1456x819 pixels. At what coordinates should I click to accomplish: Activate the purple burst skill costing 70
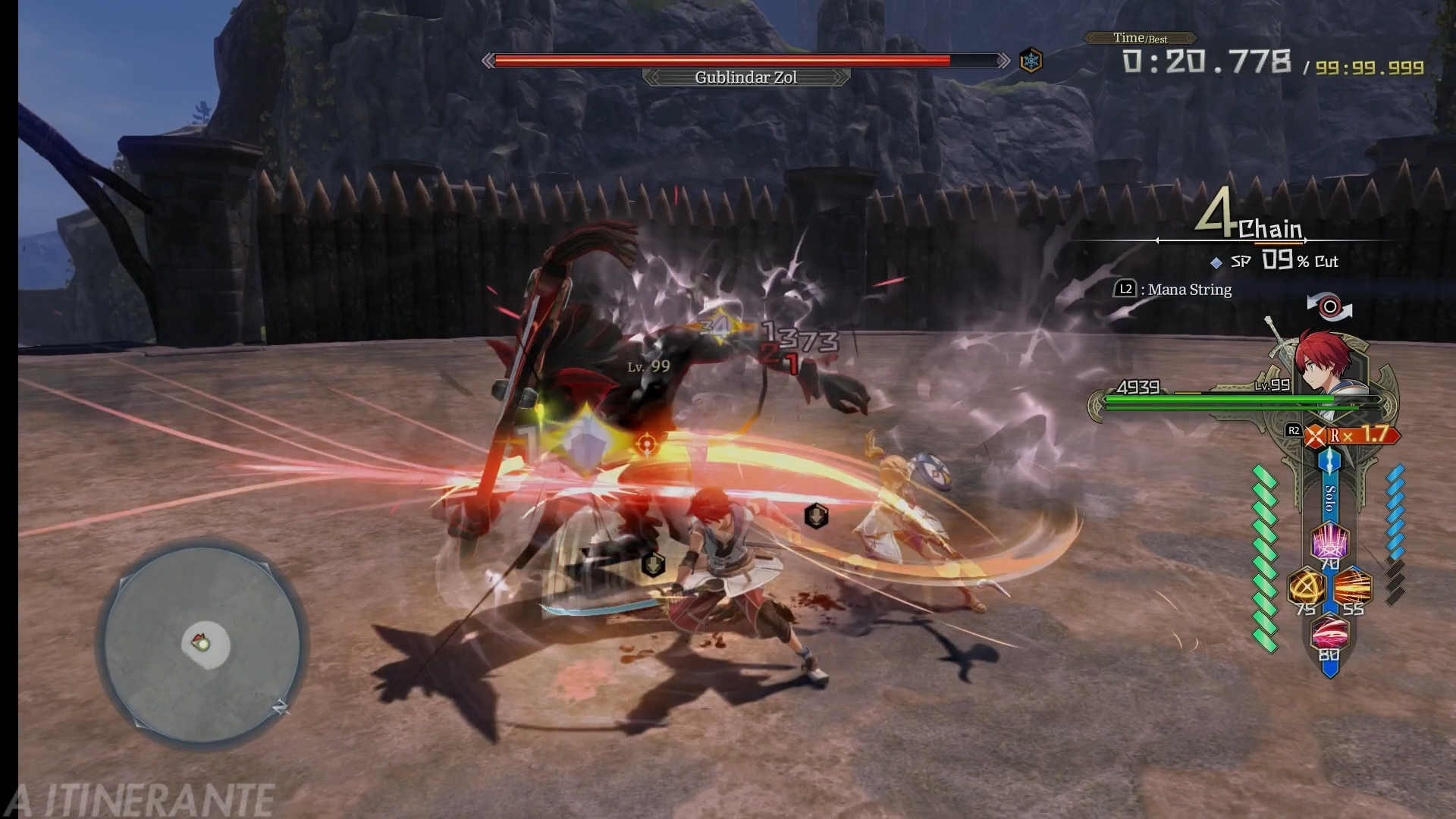(x=1329, y=541)
